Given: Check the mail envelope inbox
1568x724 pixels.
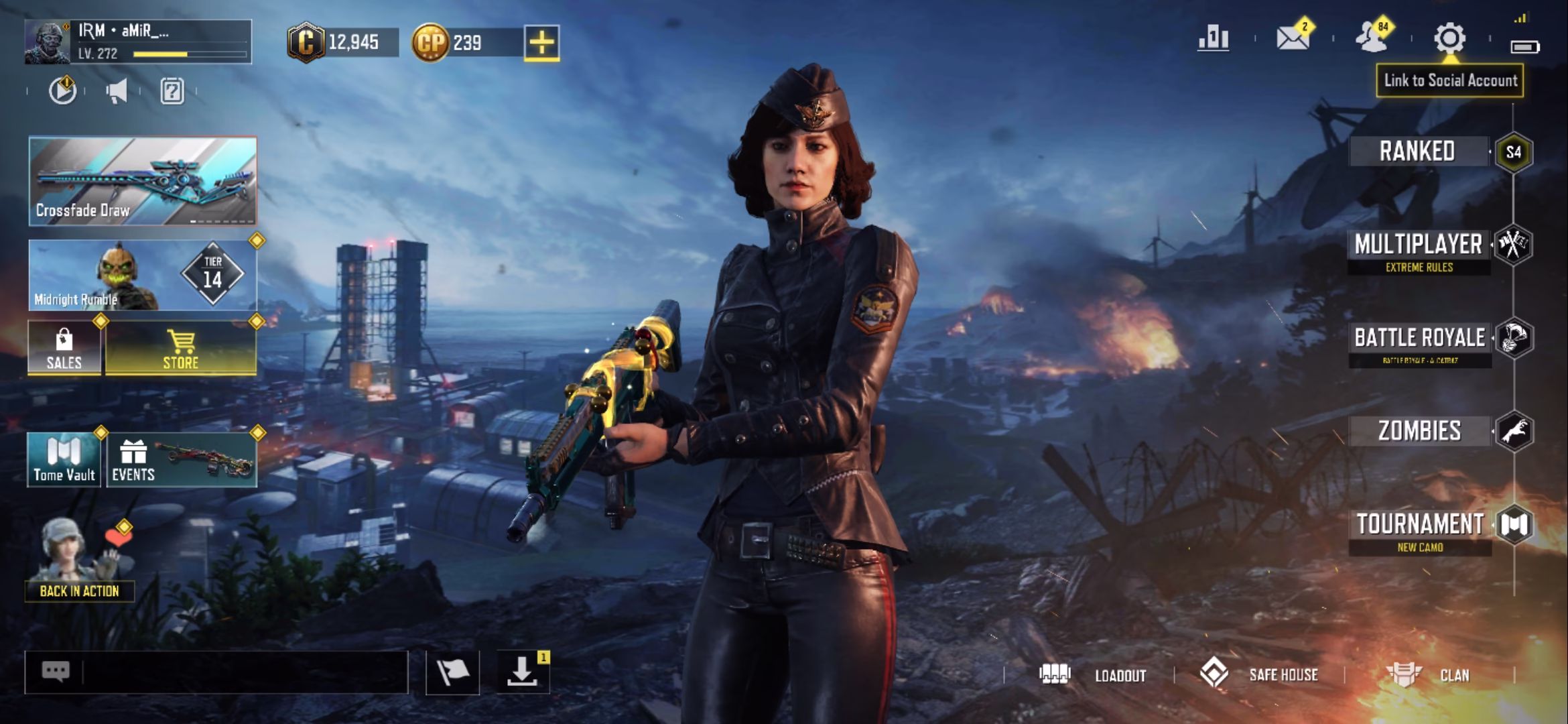Looking at the screenshot, I should click(1293, 38).
